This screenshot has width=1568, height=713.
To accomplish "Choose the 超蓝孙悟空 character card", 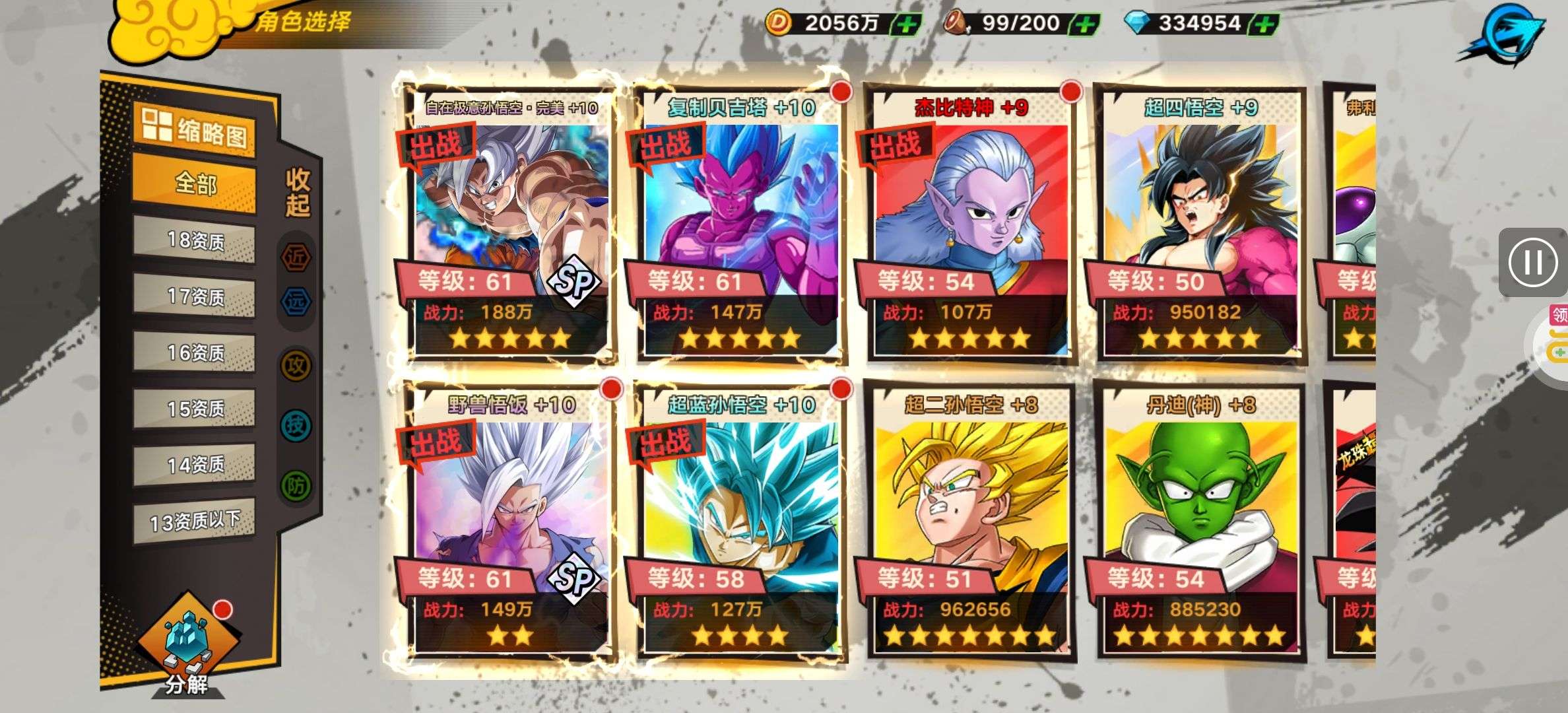I will 740,522.
